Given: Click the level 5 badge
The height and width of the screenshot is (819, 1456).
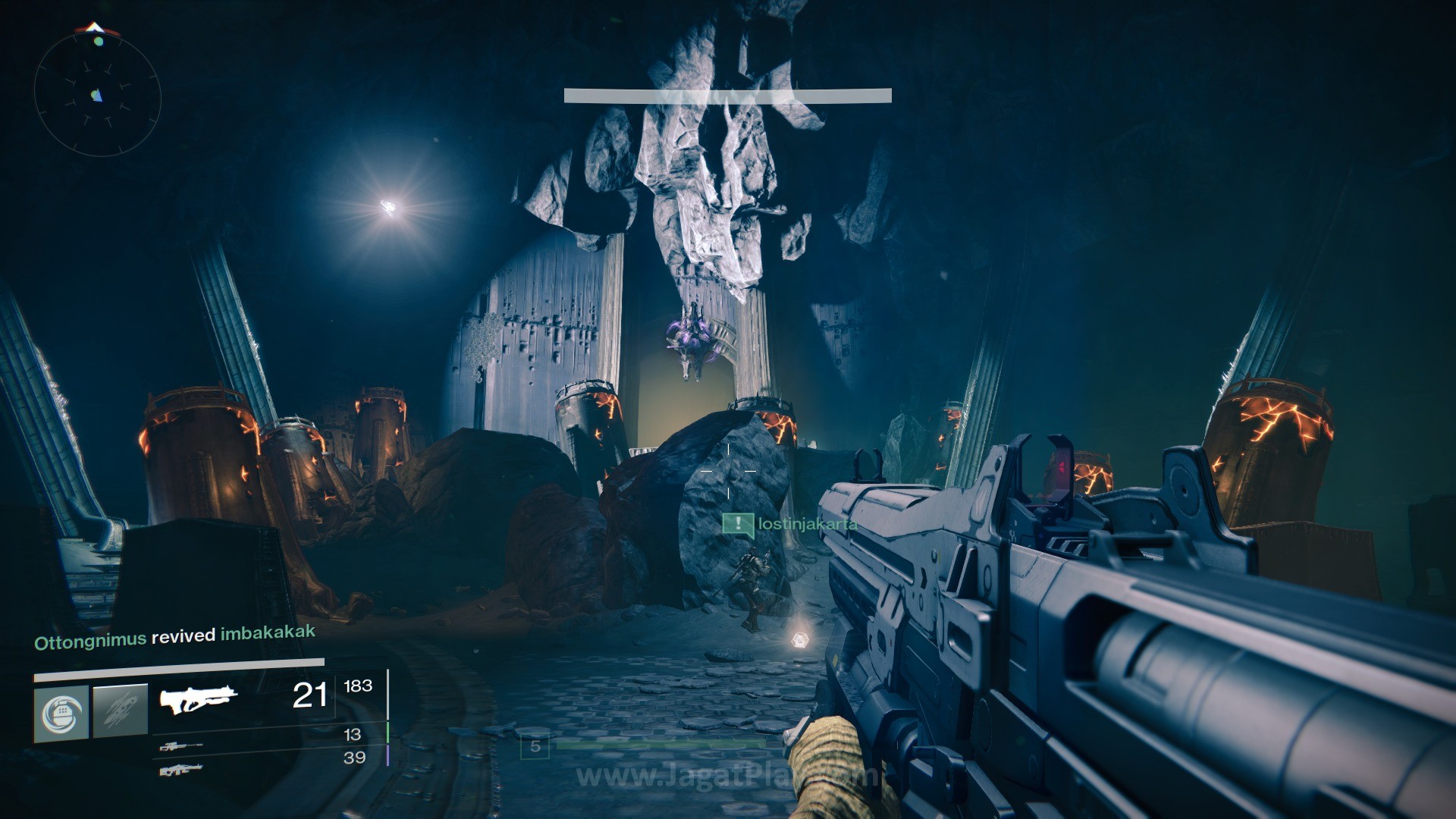Looking at the screenshot, I should click(535, 747).
